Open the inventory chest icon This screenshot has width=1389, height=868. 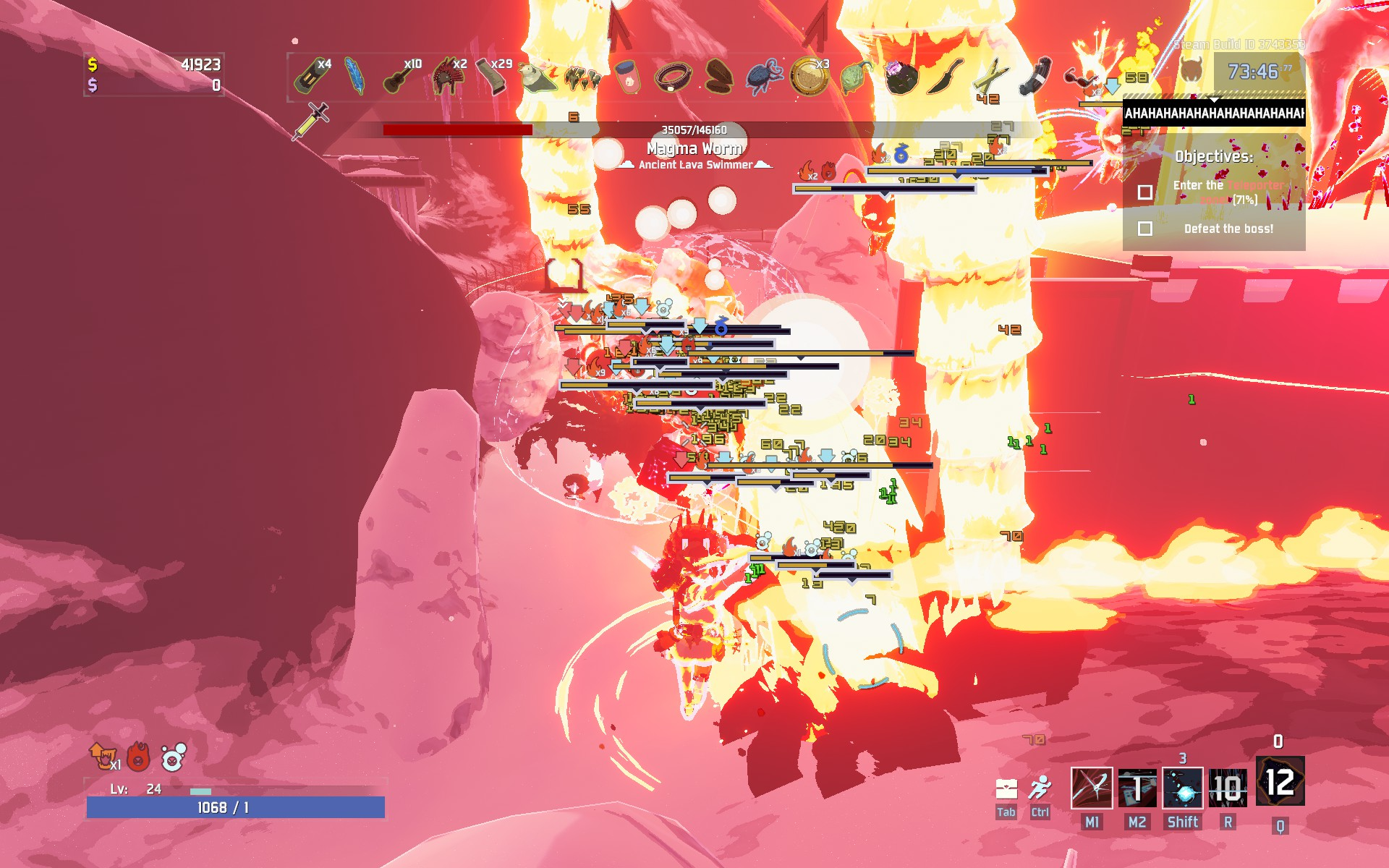(x=1006, y=788)
